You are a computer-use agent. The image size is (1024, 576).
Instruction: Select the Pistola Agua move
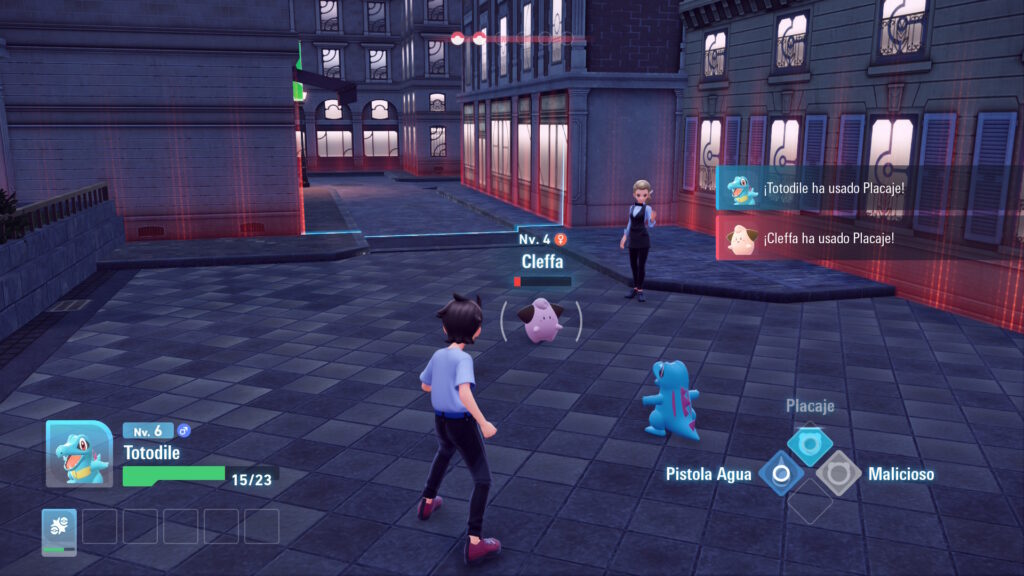tap(781, 473)
